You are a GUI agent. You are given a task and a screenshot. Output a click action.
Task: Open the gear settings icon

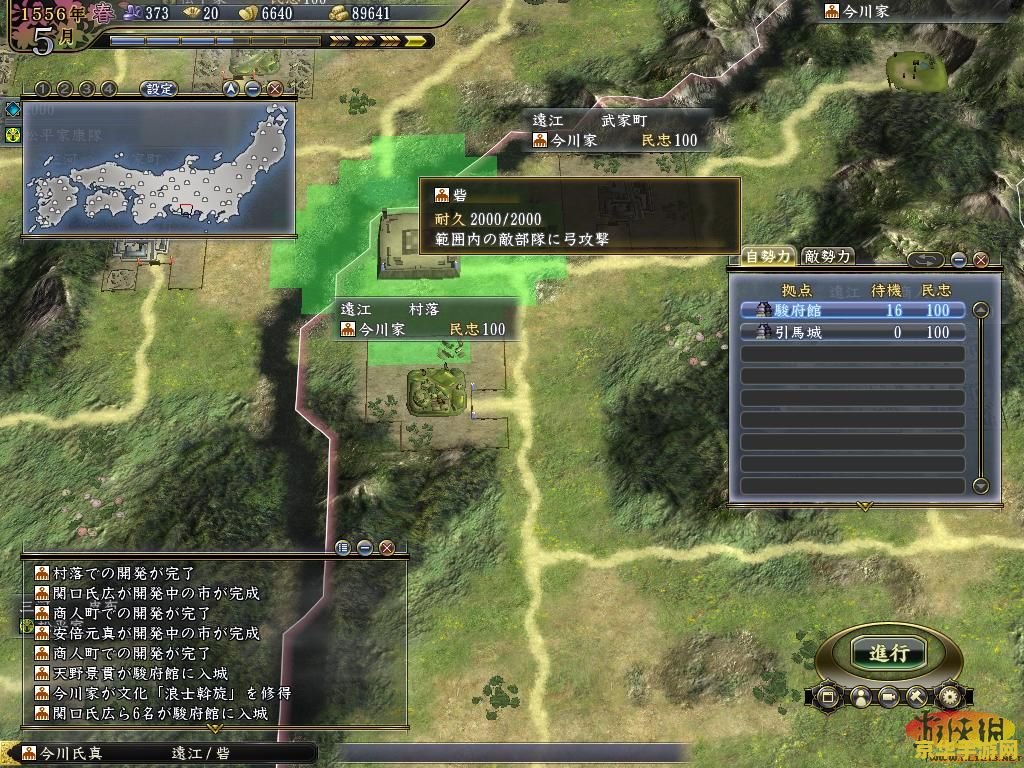[x=948, y=695]
